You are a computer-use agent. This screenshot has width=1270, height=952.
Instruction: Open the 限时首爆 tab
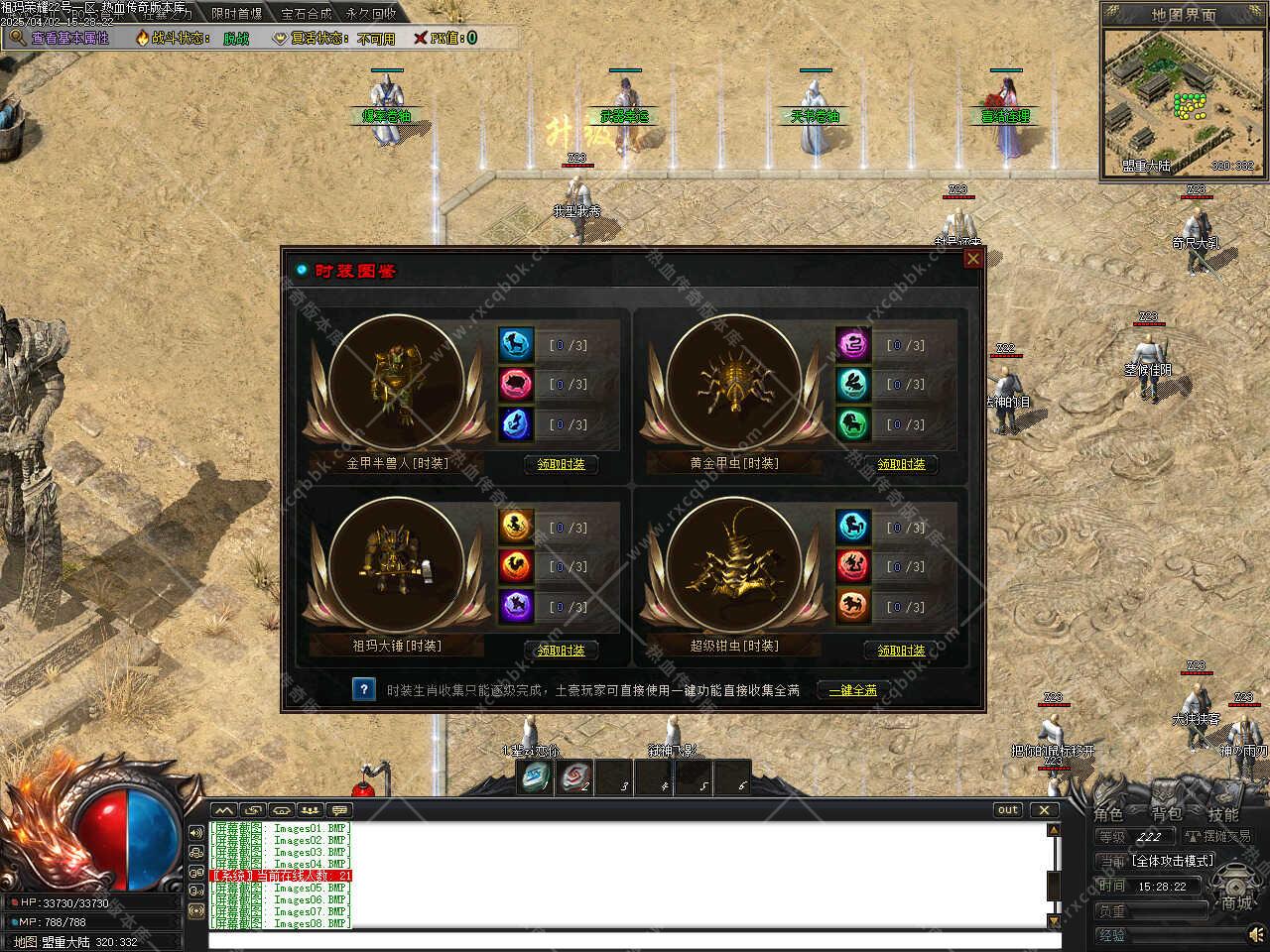pos(237,14)
